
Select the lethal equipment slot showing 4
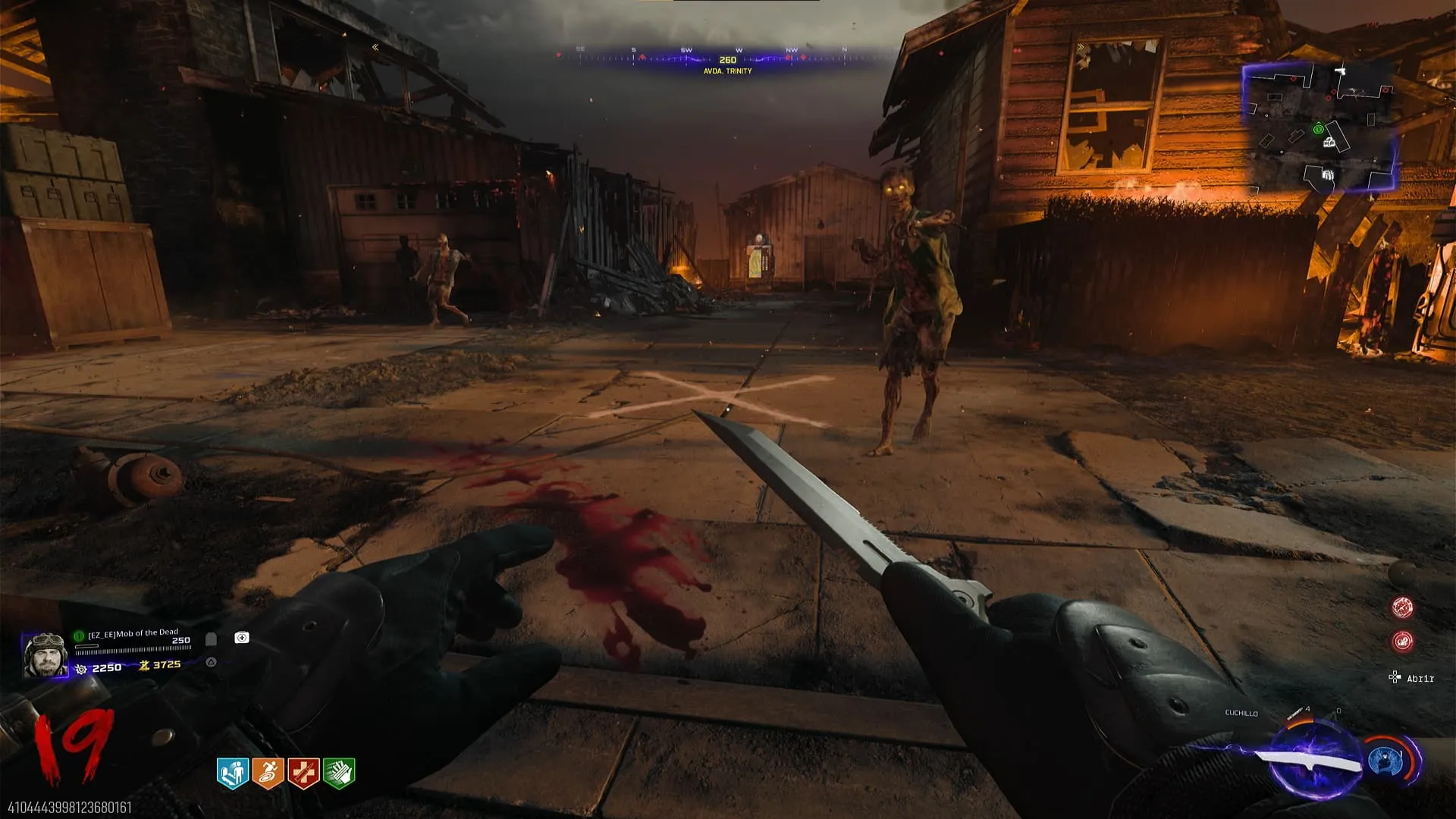pyautogui.click(x=1298, y=714)
